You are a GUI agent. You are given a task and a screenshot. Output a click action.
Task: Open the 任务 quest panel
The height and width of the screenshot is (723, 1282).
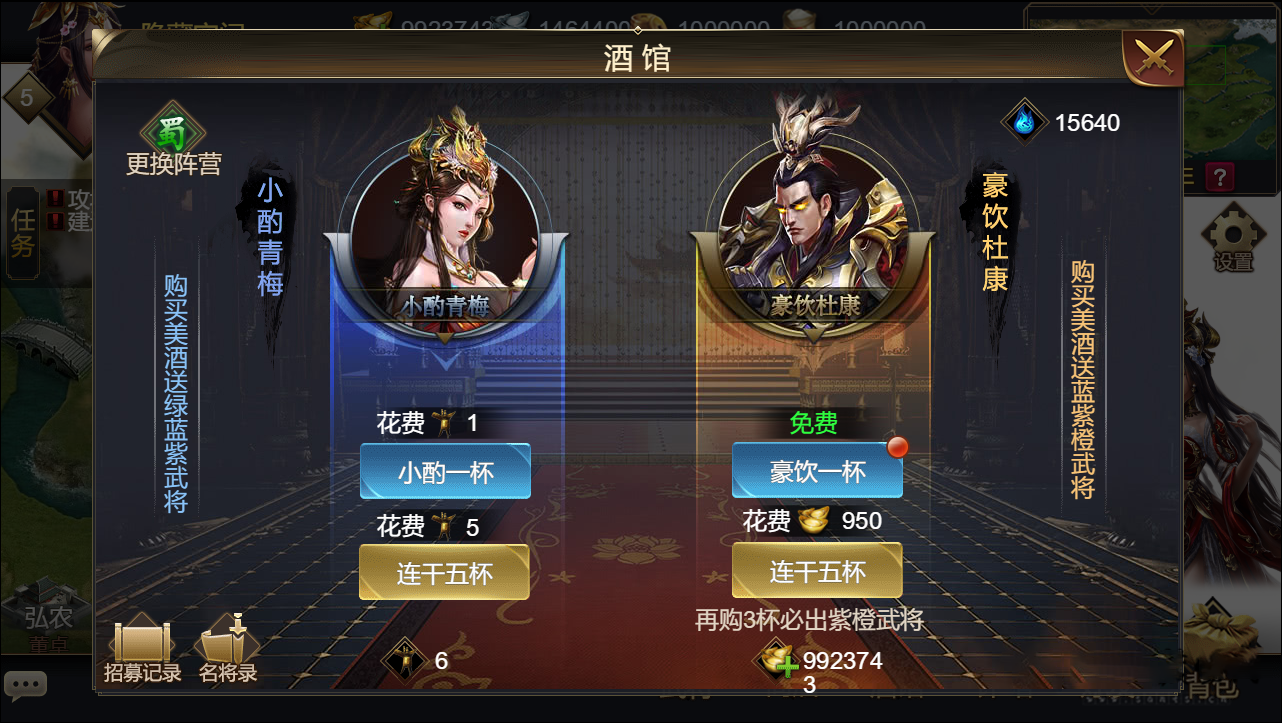[x=22, y=232]
